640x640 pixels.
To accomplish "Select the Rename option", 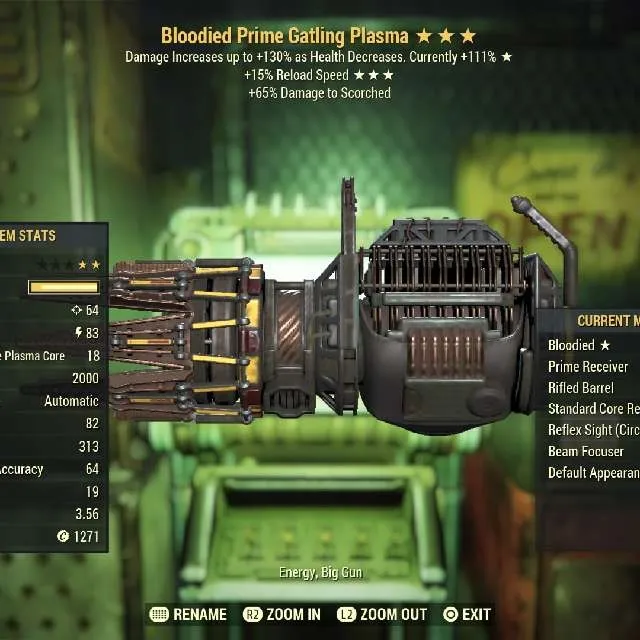I will pos(187,614).
